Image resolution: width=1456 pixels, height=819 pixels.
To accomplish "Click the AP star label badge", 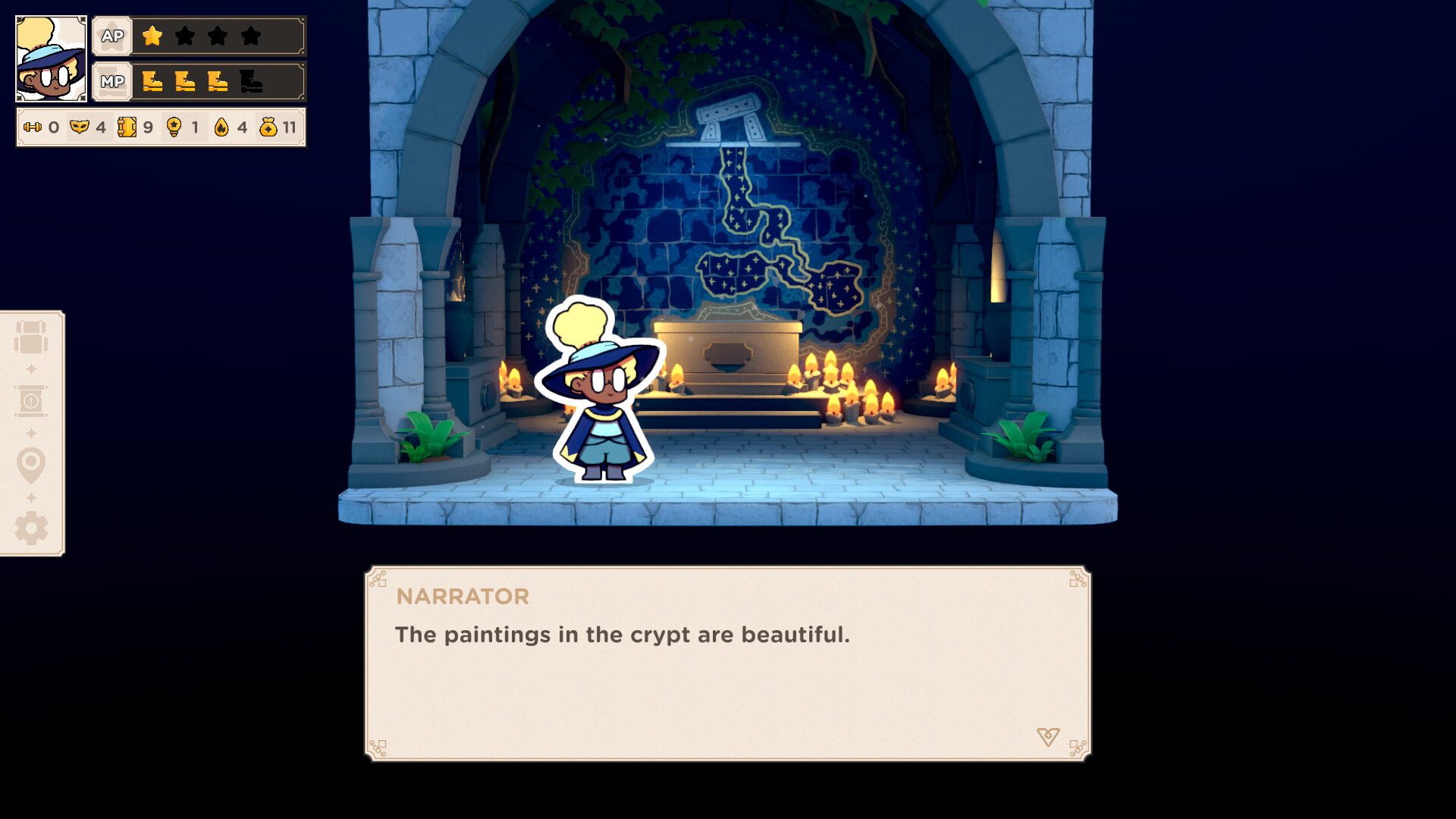I will pos(111,35).
